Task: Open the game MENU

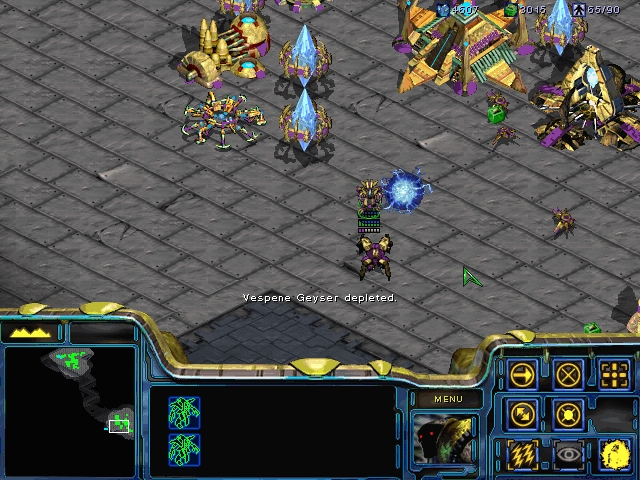Action: tap(448, 399)
